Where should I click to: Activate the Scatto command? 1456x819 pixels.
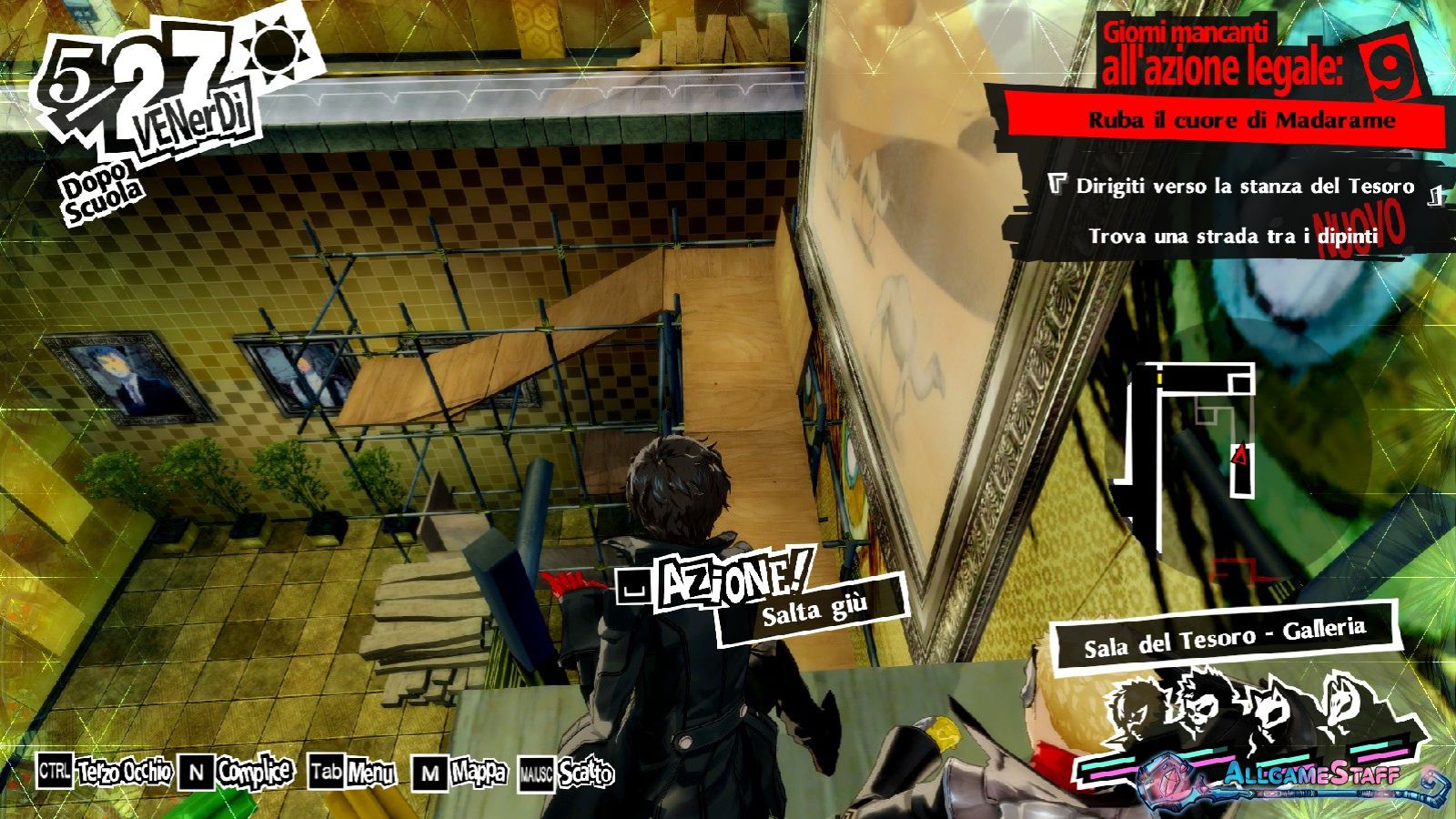[x=566, y=774]
